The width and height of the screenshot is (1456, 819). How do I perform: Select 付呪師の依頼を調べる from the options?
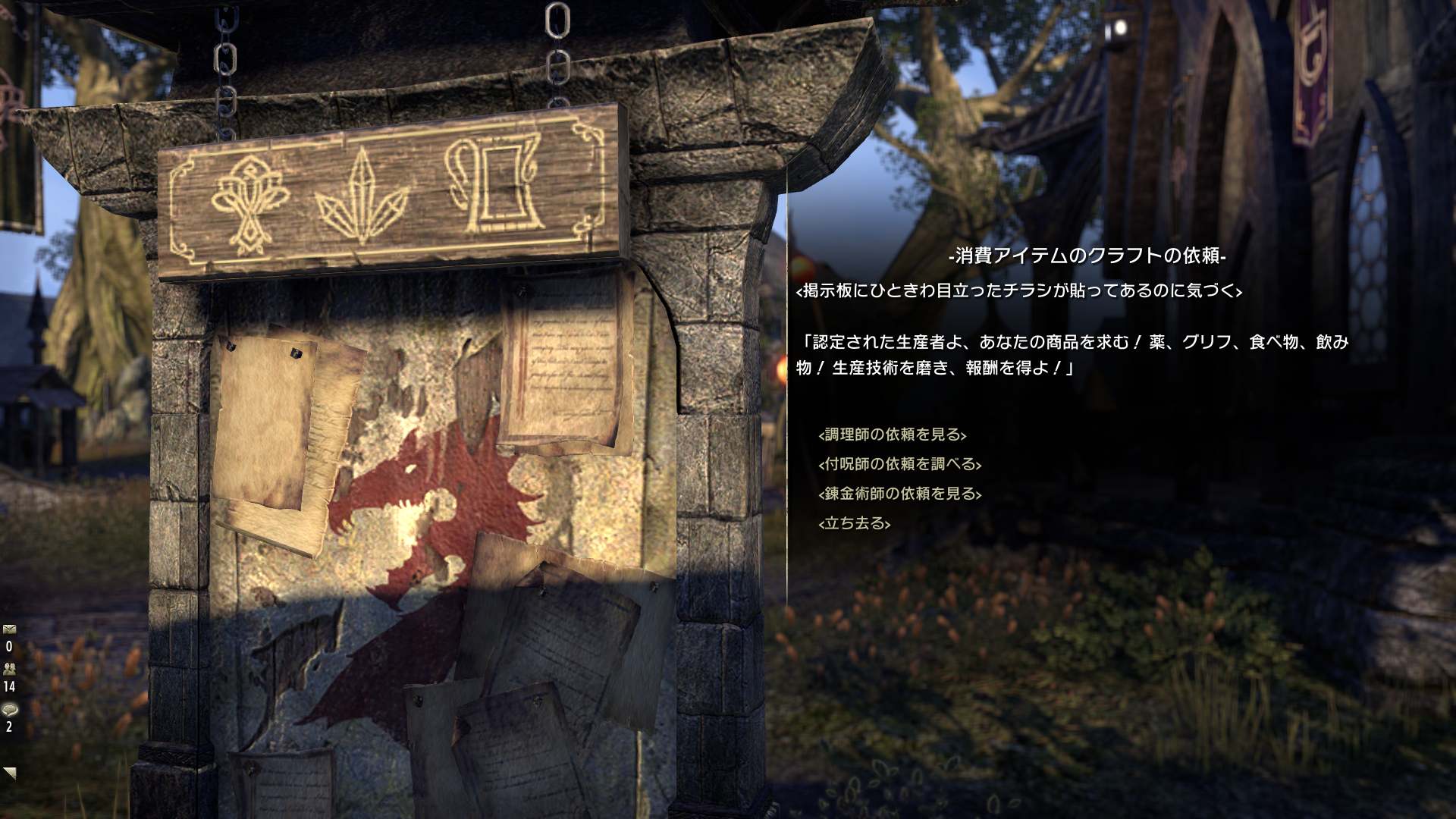[x=899, y=466]
